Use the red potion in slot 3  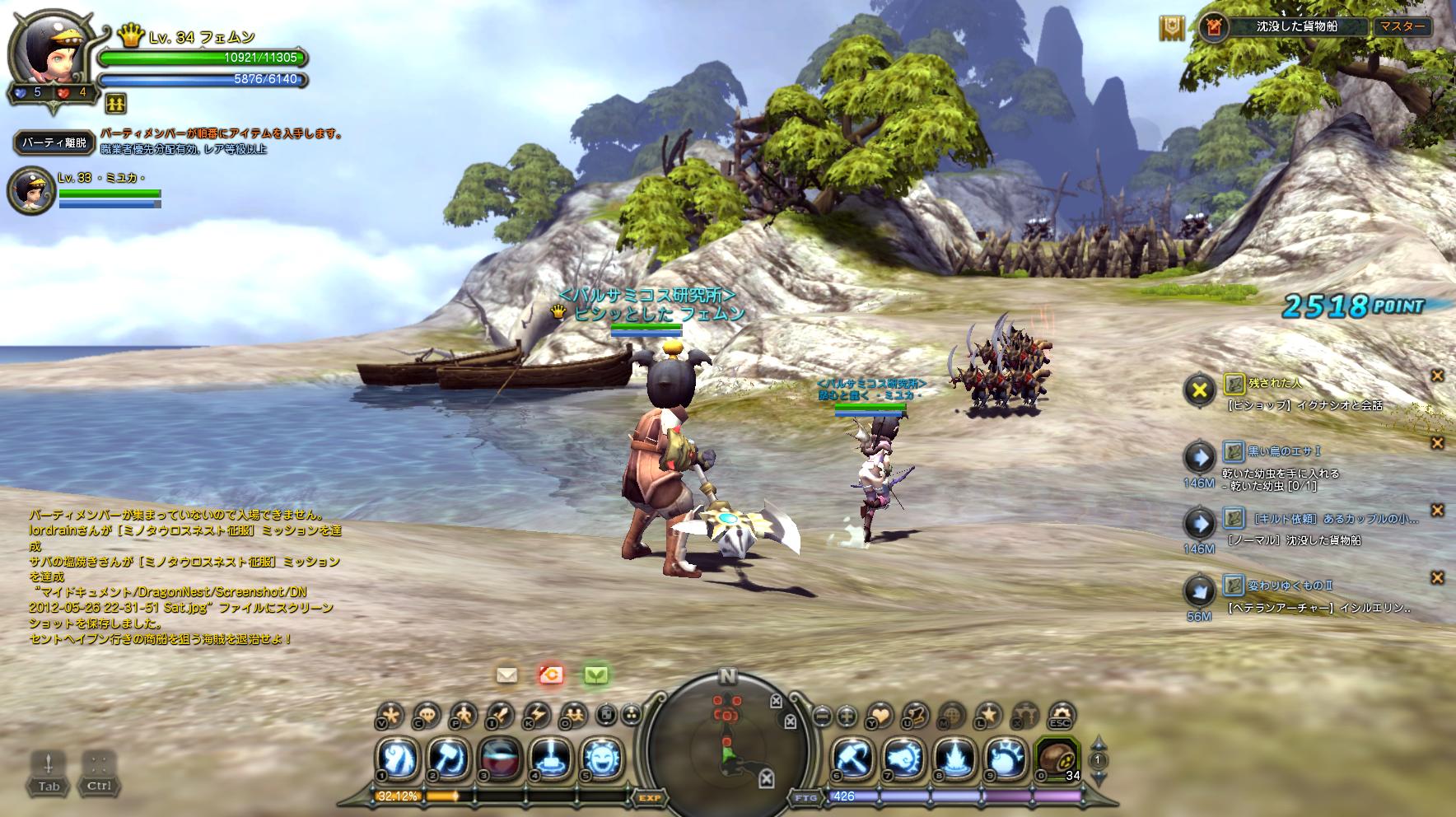click(497, 758)
